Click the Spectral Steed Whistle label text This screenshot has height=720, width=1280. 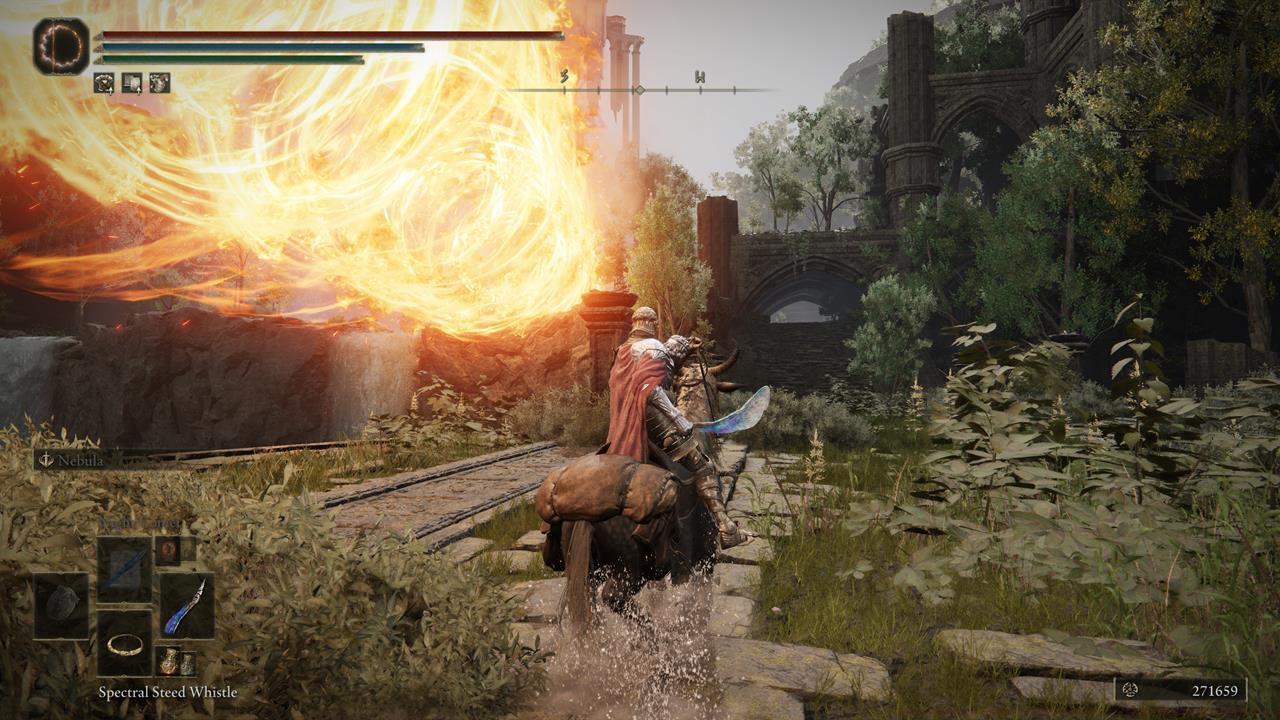(168, 692)
